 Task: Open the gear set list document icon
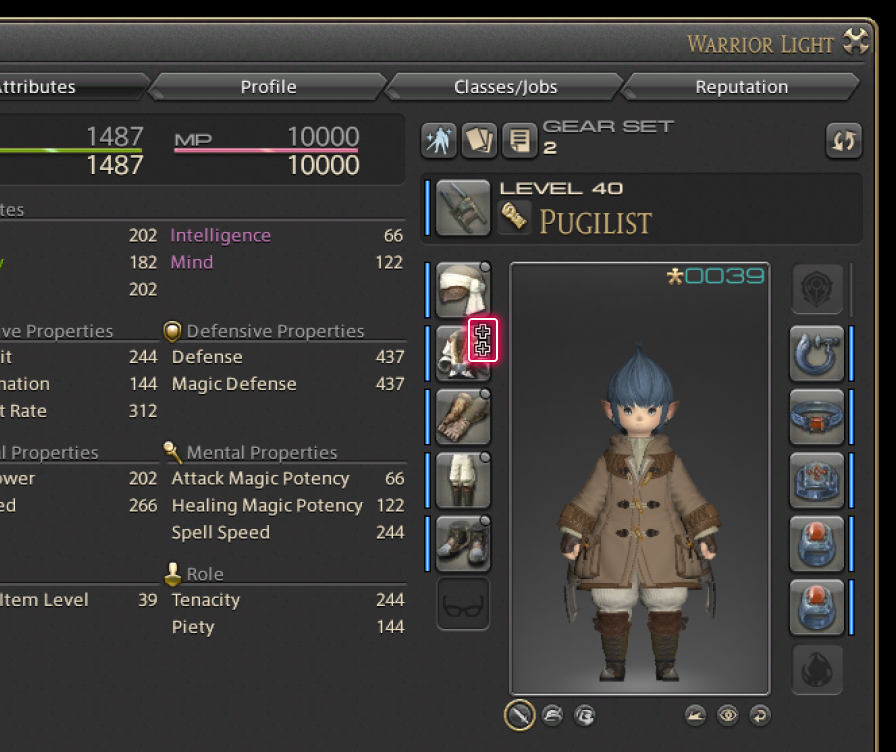coord(519,141)
